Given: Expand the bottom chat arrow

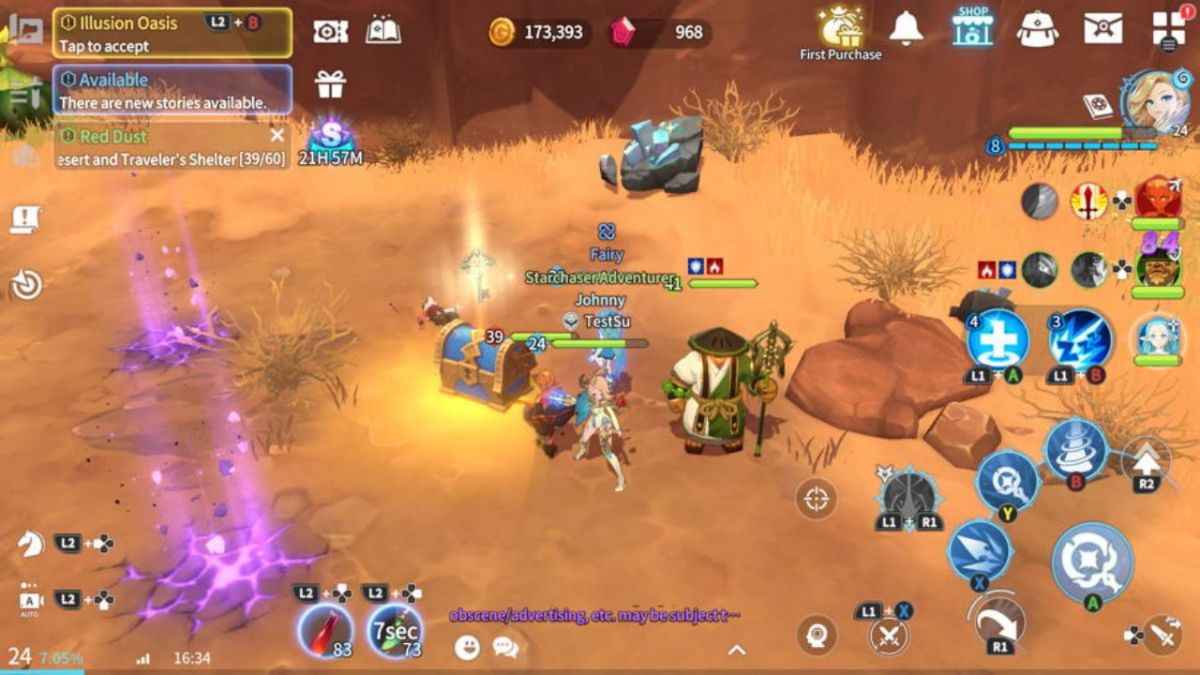Looking at the screenshot, I should pos(736,650).
